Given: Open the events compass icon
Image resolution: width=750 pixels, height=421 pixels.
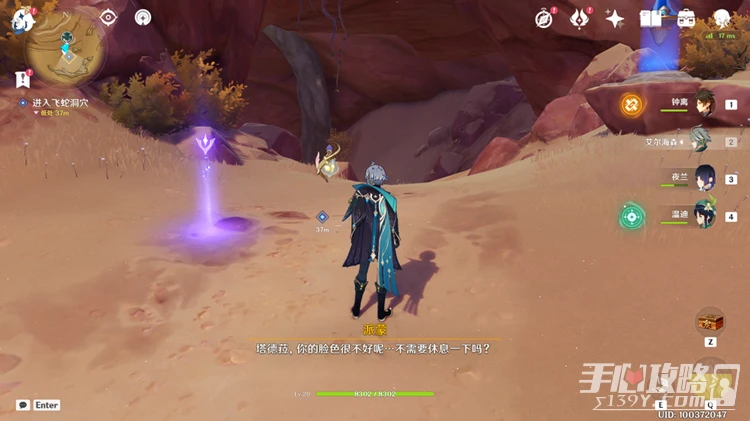Looking at the screenshot, I should tap(545, 18).
